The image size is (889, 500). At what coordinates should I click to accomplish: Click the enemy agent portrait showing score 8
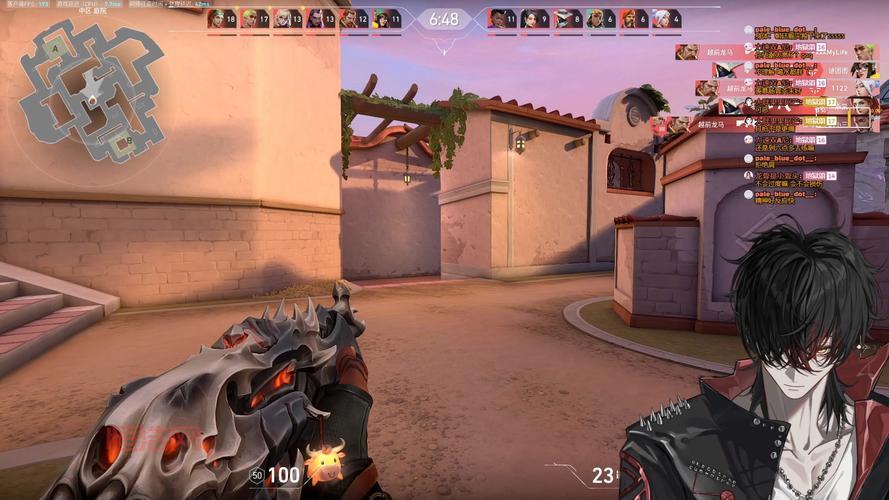(562, 18)
